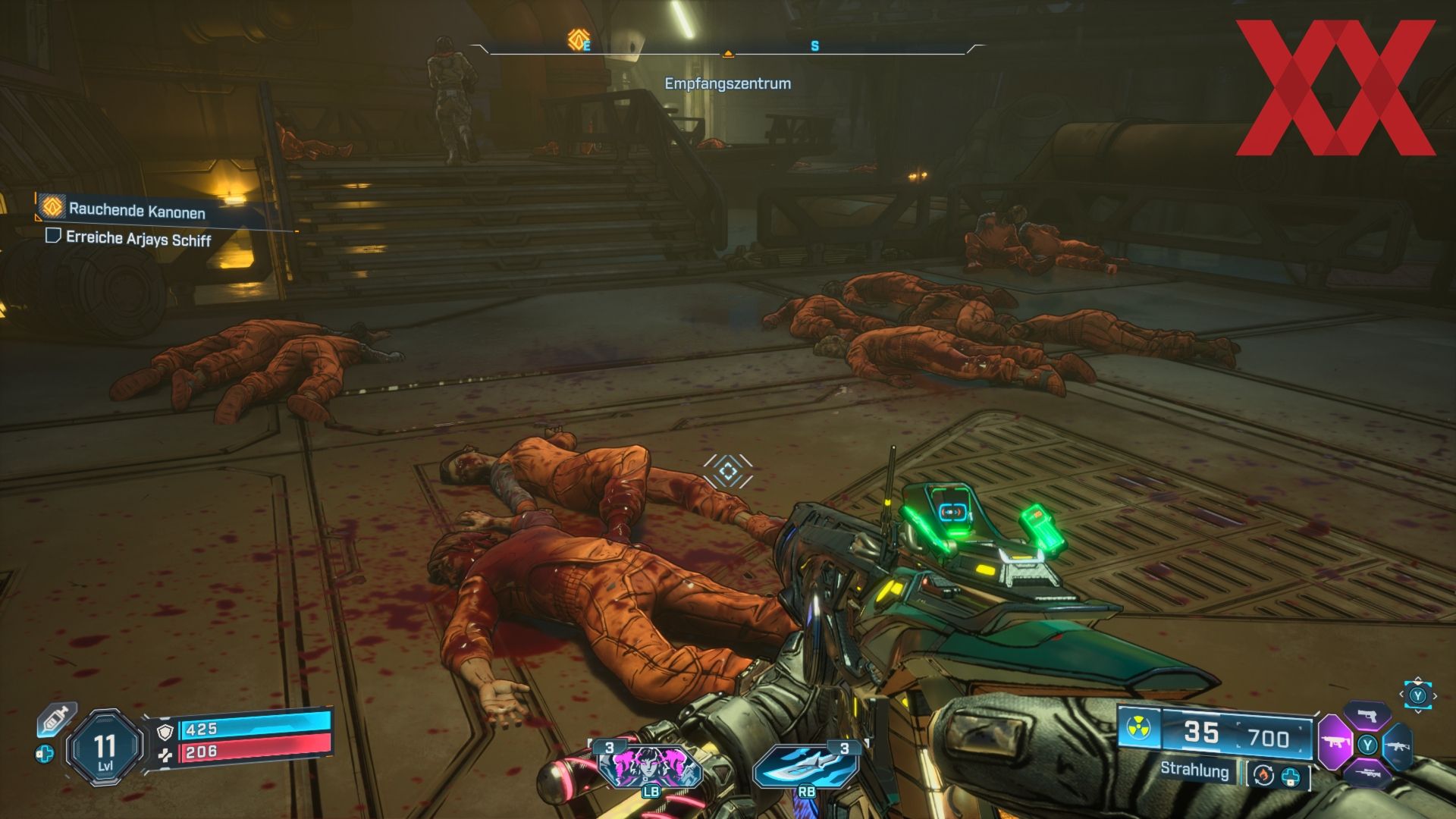Open the Rauchende Kanonen quest tracker
The width and height of the screenshot is (1456, 819).
click(x=136, y=209)
